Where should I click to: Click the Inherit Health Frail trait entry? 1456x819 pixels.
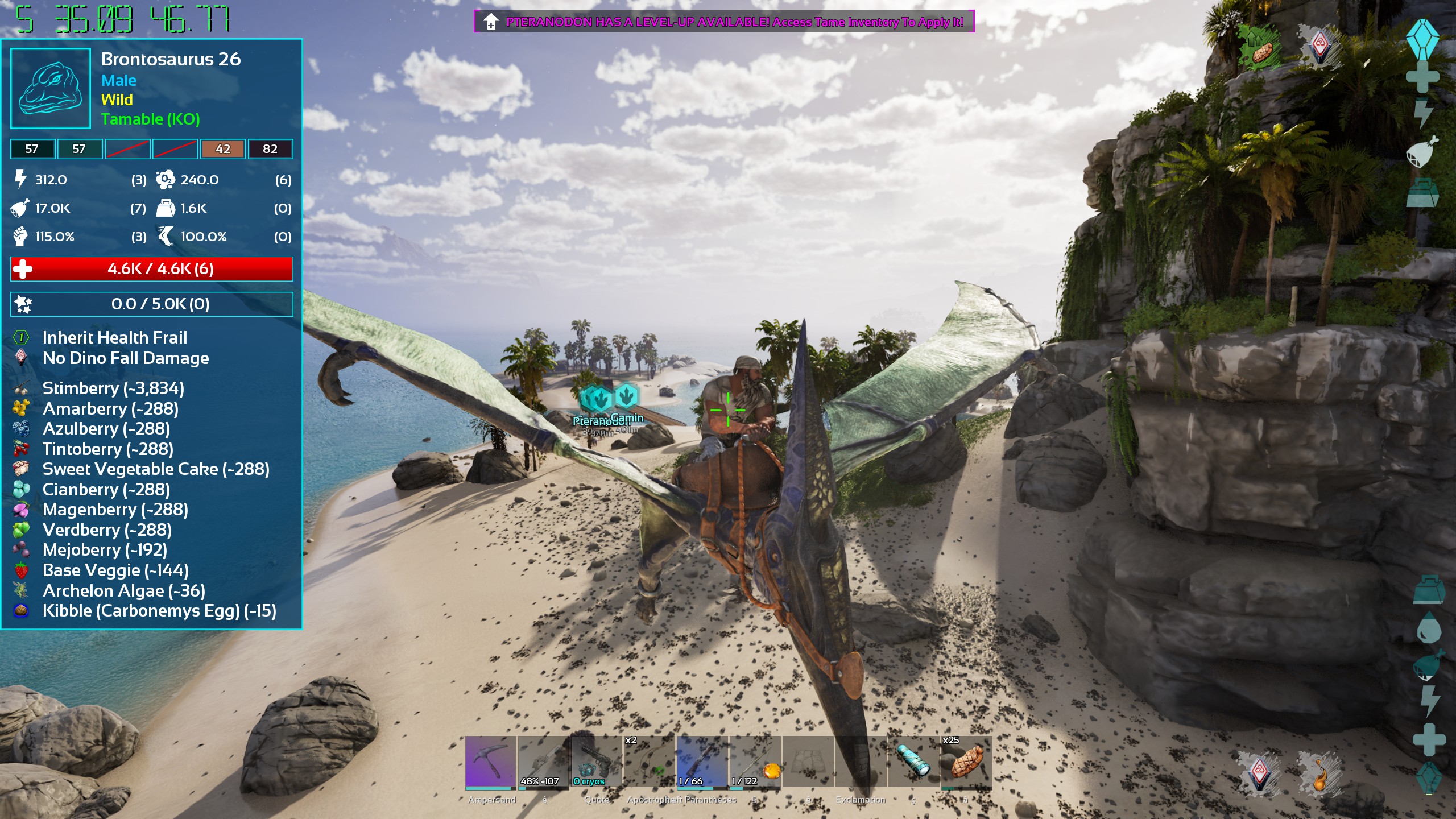coord(114,338)
